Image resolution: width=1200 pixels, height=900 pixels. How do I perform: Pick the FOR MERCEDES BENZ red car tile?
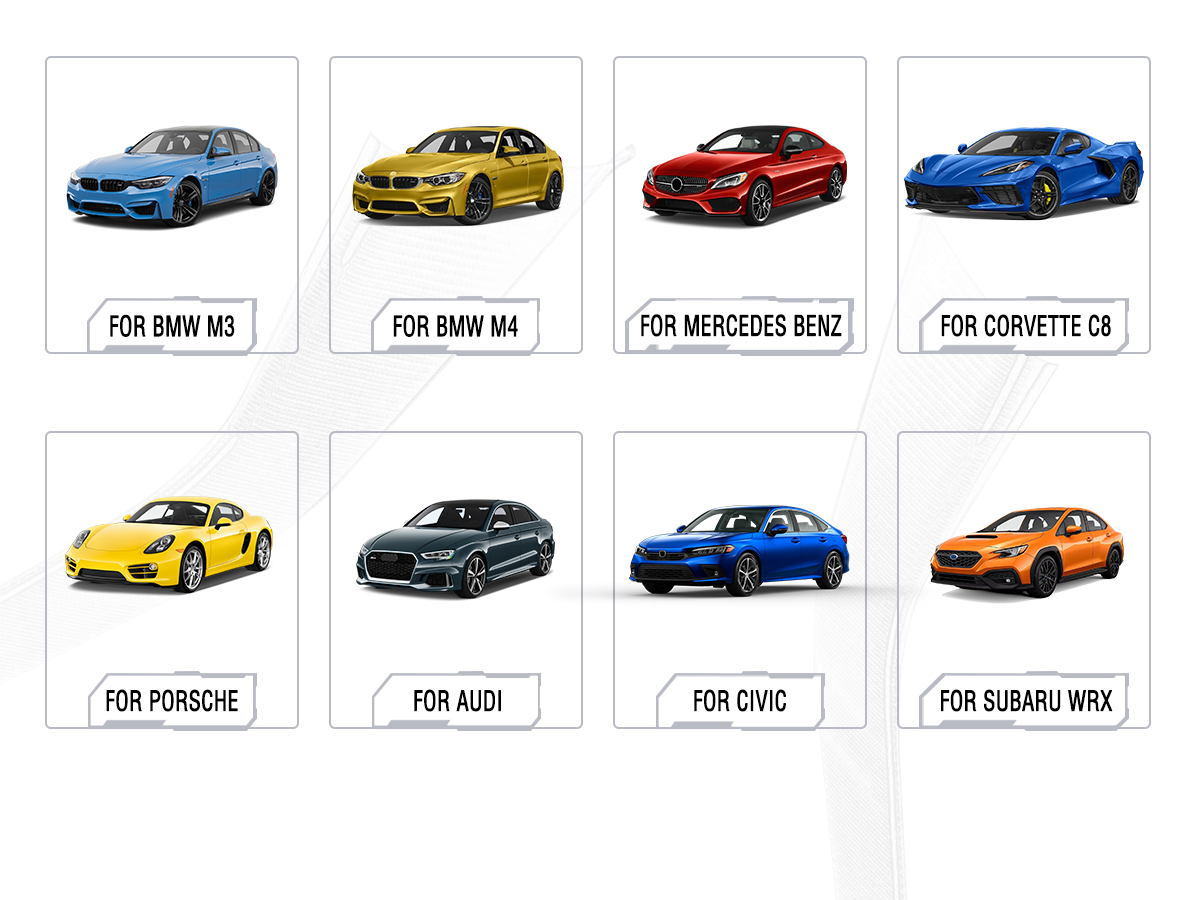pos(740,205)
